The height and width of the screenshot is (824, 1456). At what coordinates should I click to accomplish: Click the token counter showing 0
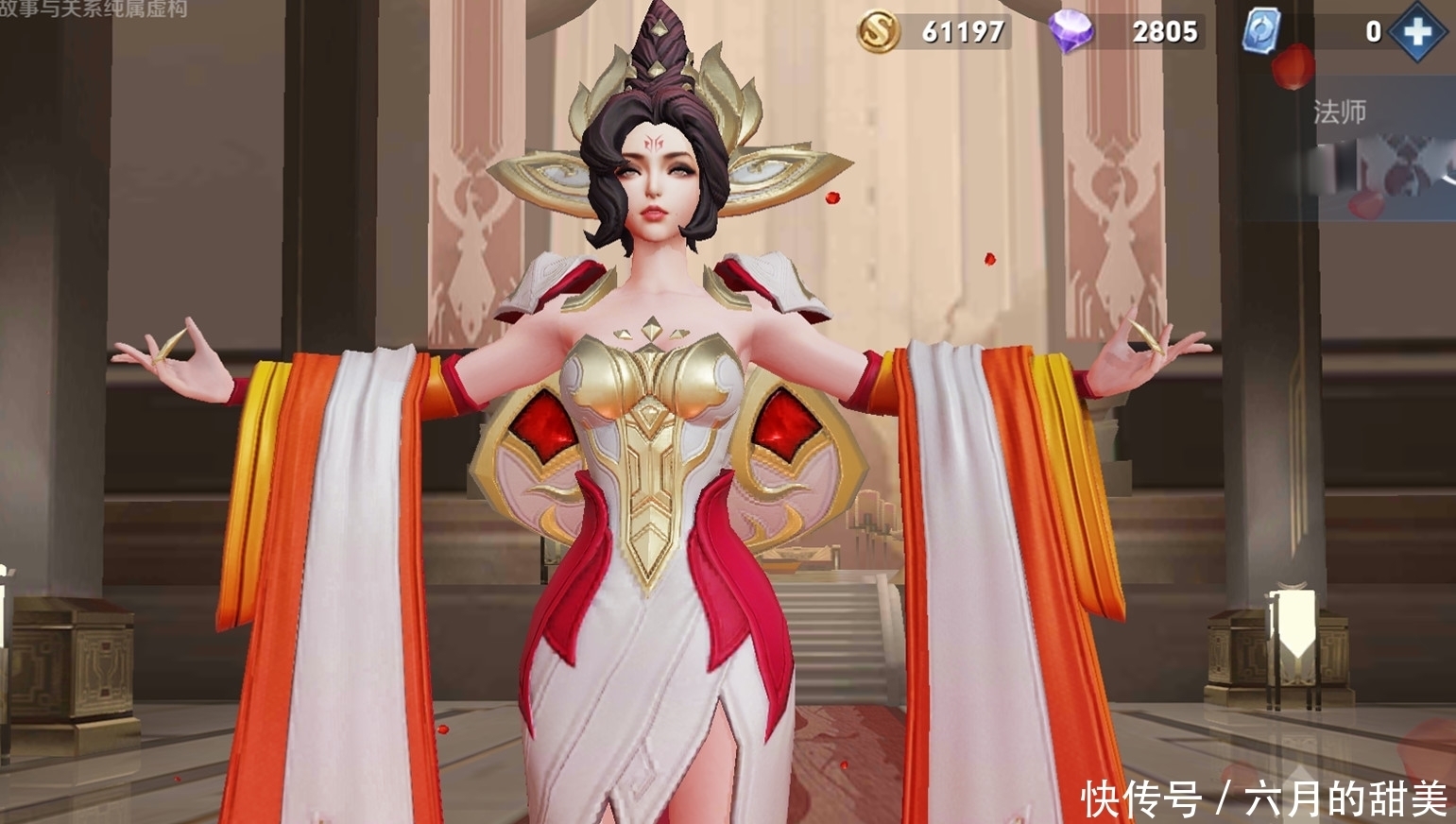click(1373, 31)
